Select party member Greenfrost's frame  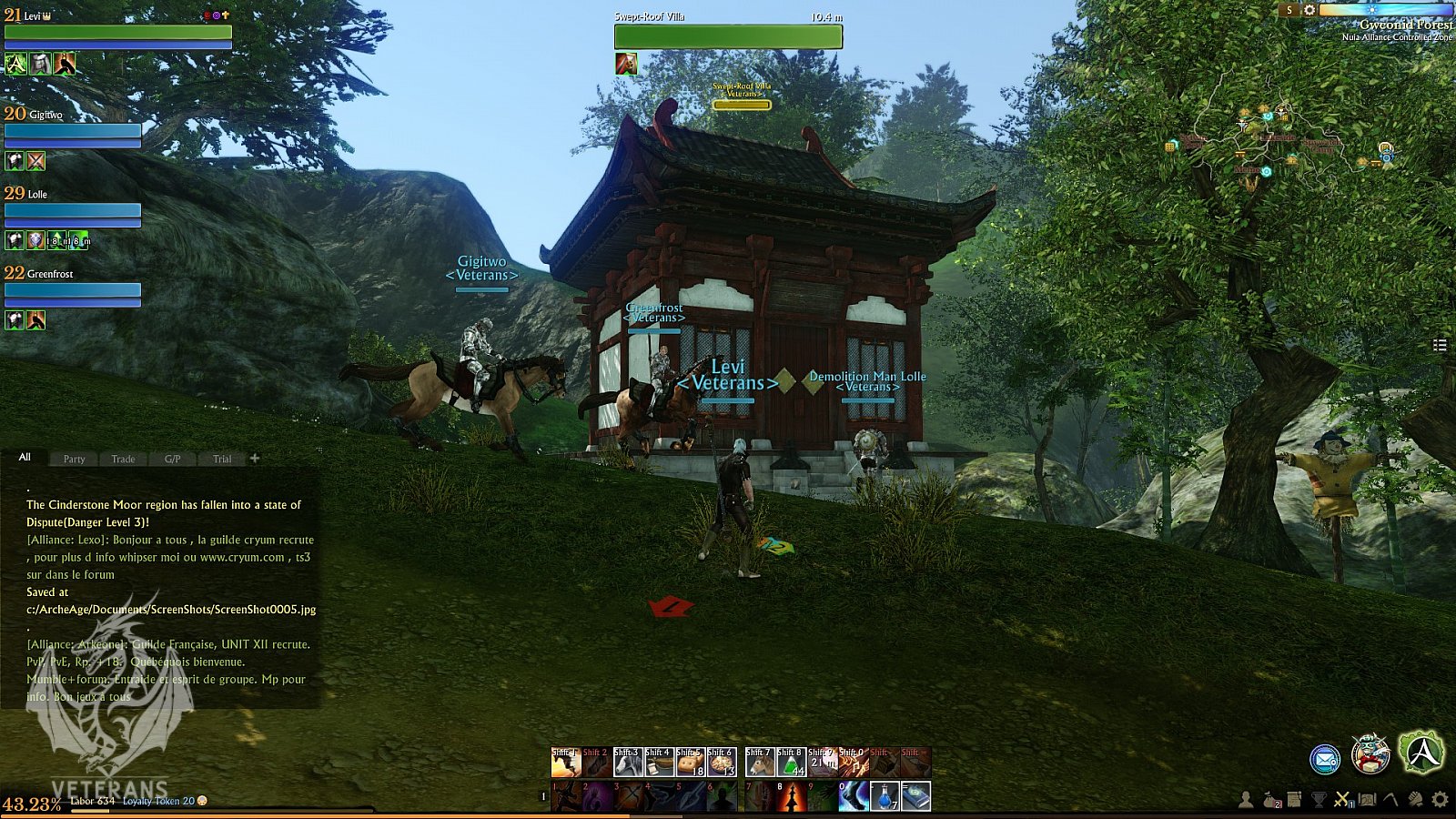73,290
